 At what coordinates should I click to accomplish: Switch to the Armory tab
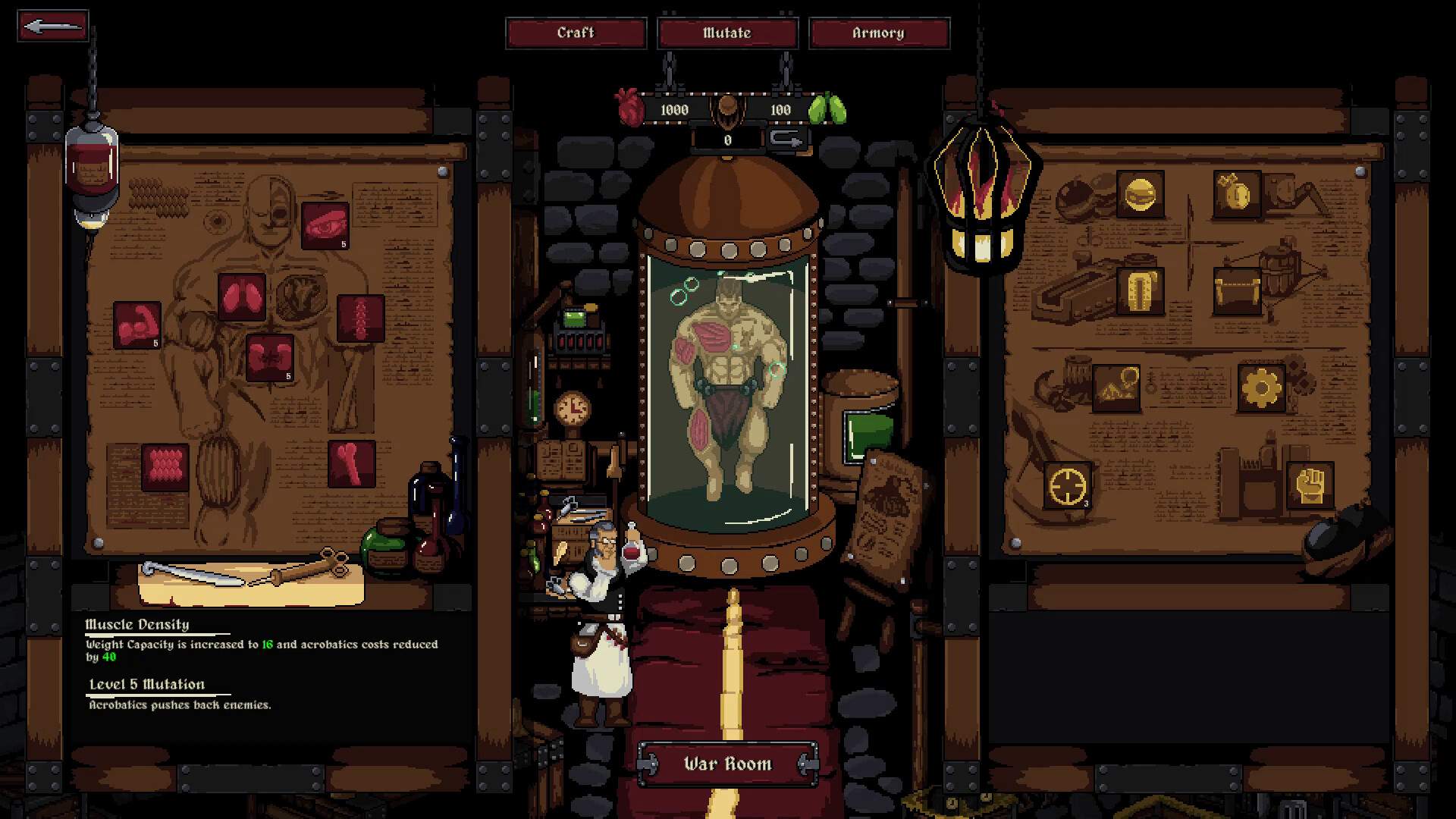[x=879, y=33]
